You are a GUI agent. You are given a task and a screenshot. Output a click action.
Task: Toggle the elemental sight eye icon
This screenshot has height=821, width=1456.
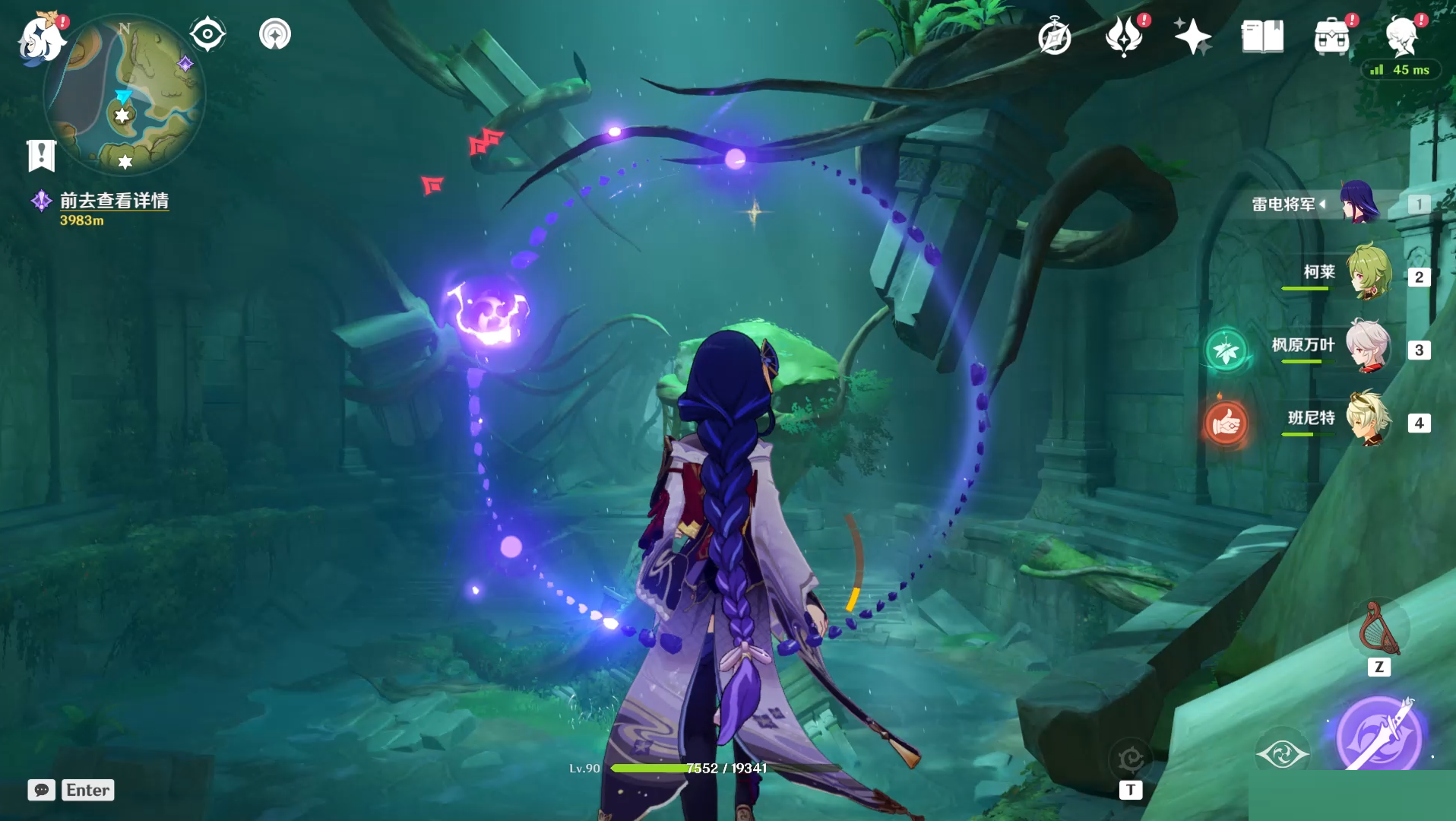point(207,34)
